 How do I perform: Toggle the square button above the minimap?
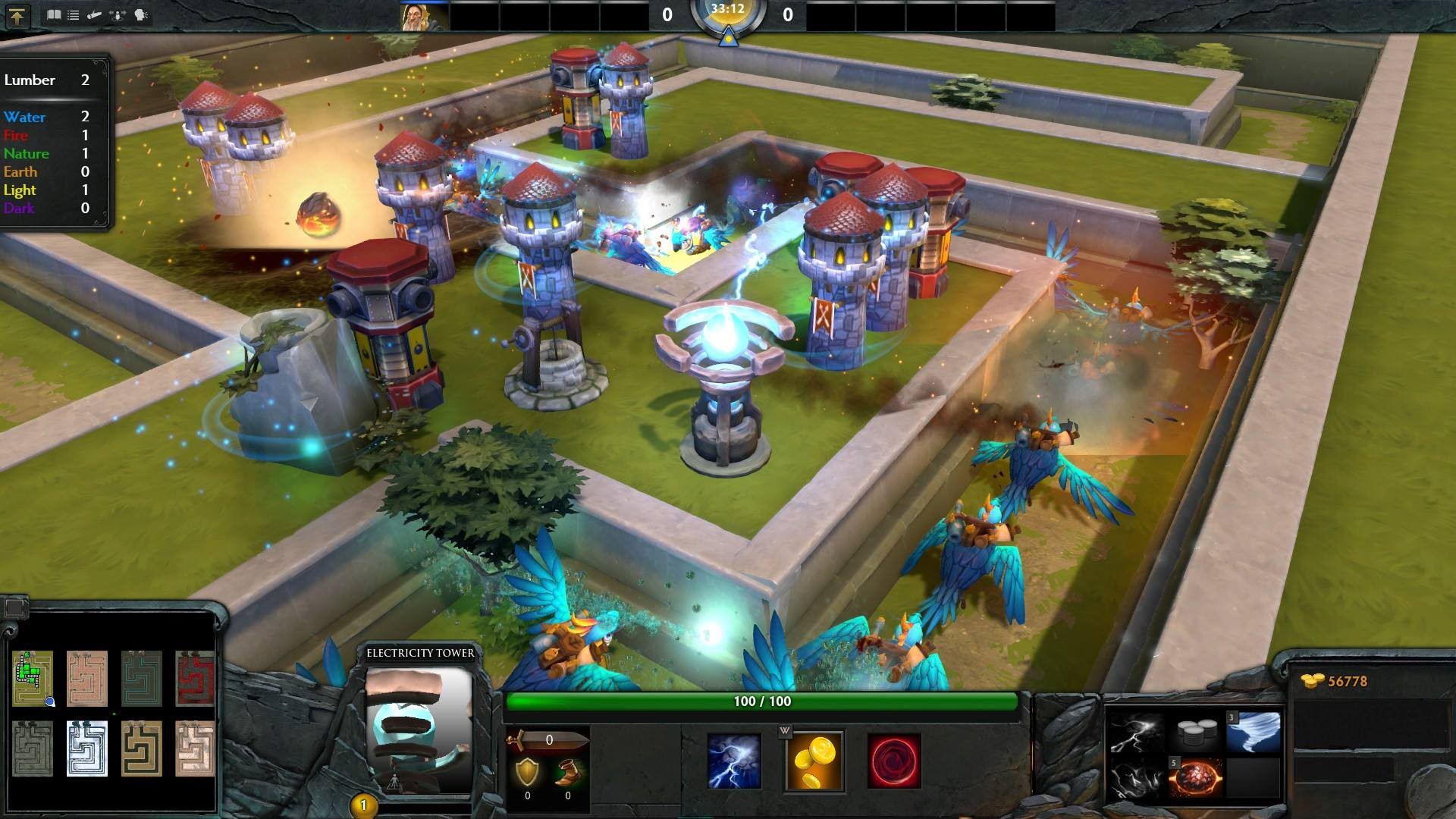click(x=14, y=607)
